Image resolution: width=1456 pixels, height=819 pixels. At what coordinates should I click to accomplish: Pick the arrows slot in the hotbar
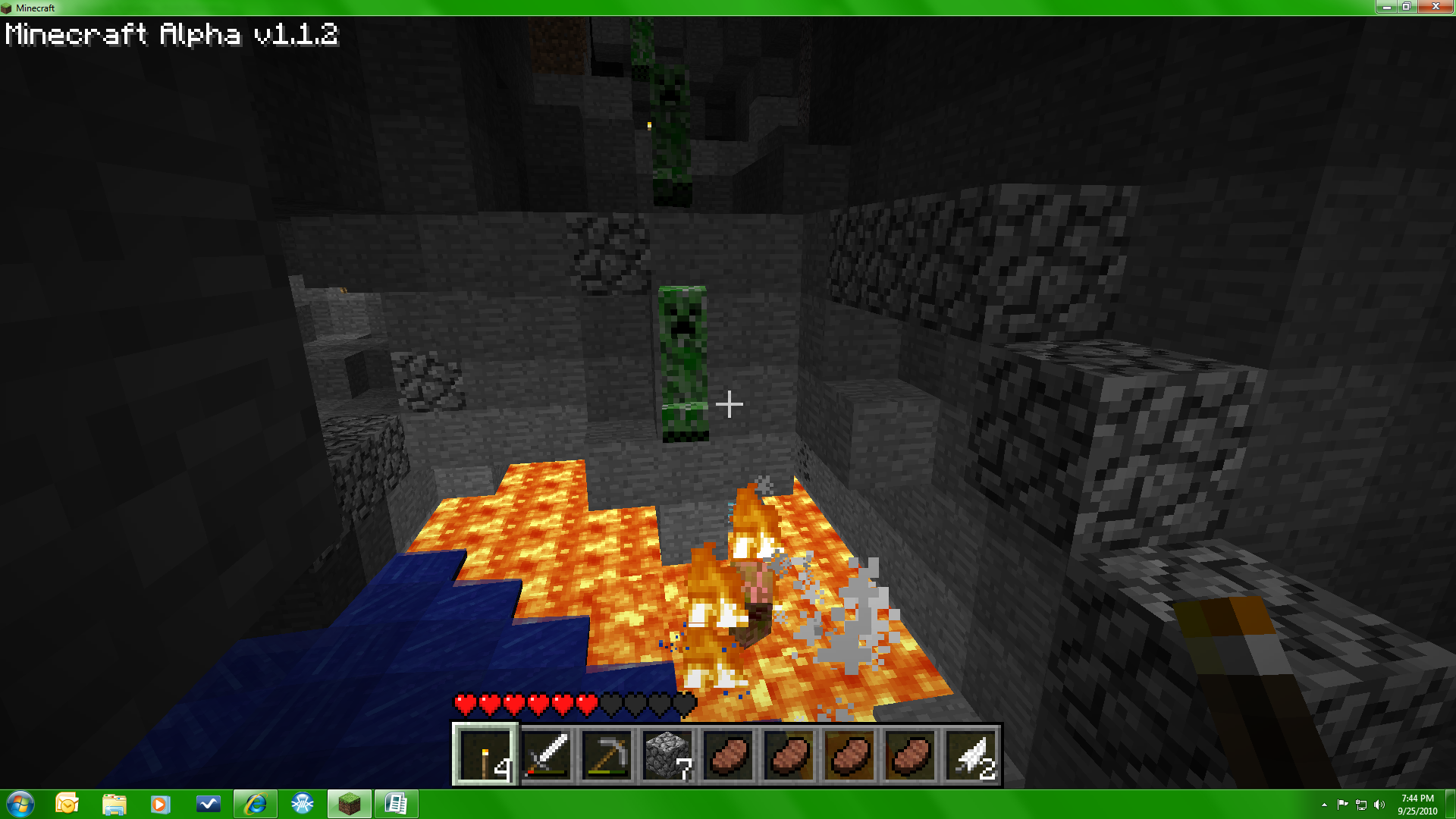coord(971,754)
